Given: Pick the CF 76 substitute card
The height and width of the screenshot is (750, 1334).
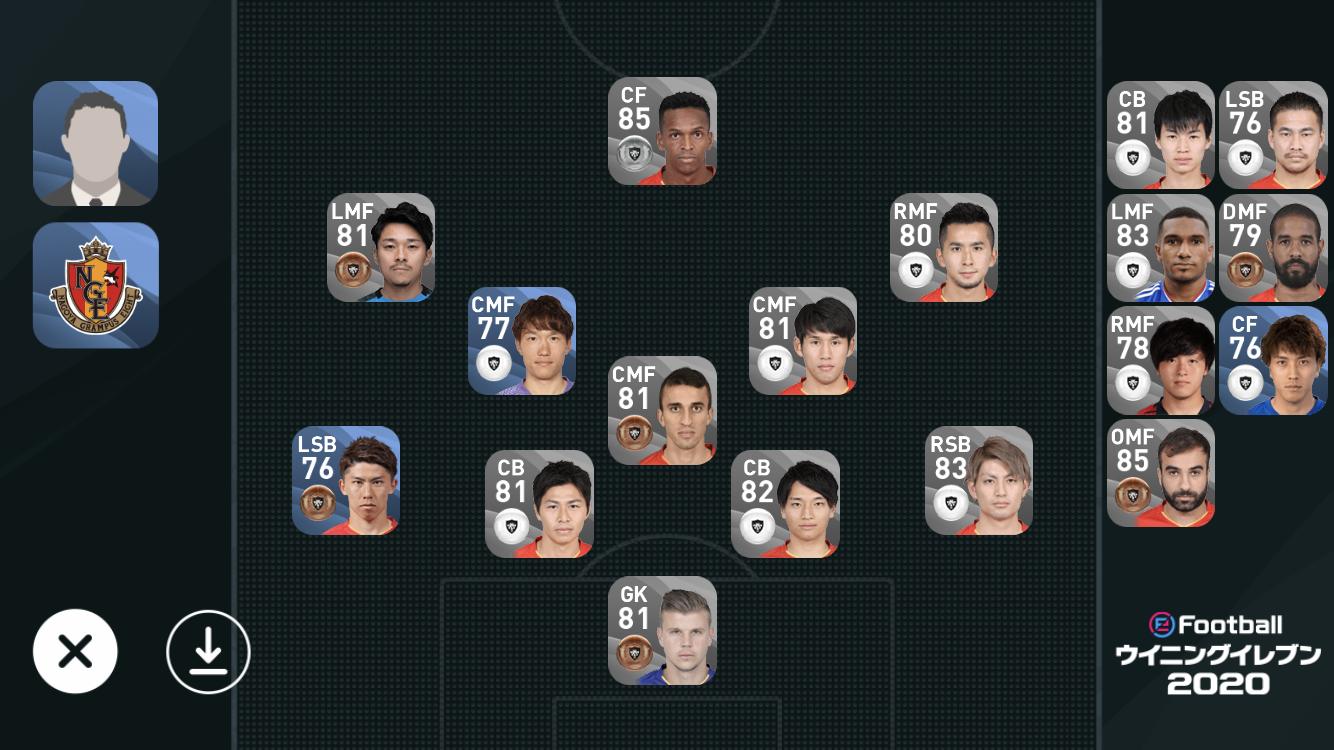Looking at the screenshot, I should (1272, 361).
